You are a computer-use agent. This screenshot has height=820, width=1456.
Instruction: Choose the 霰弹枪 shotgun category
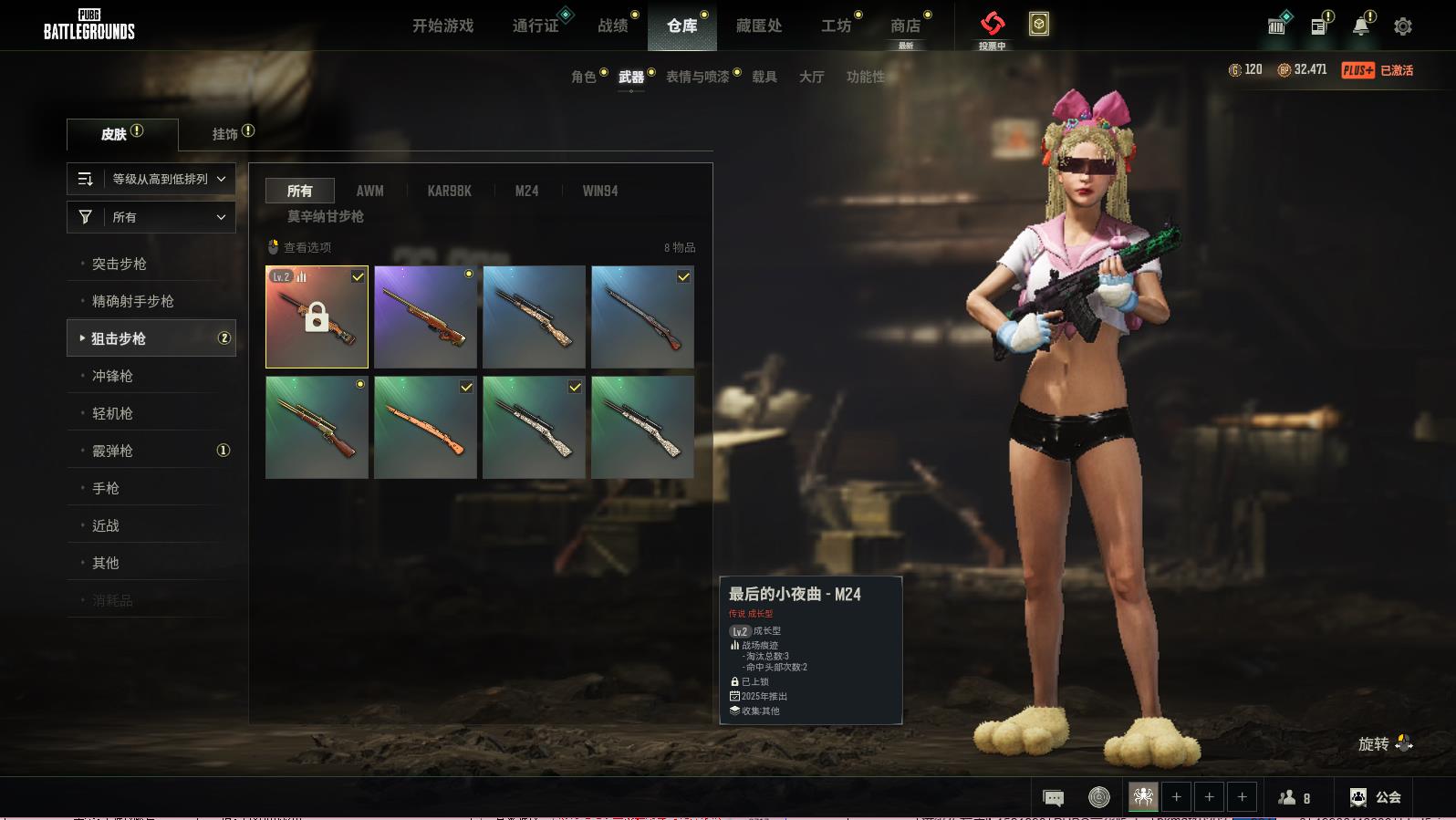click(x=113, y=451)
